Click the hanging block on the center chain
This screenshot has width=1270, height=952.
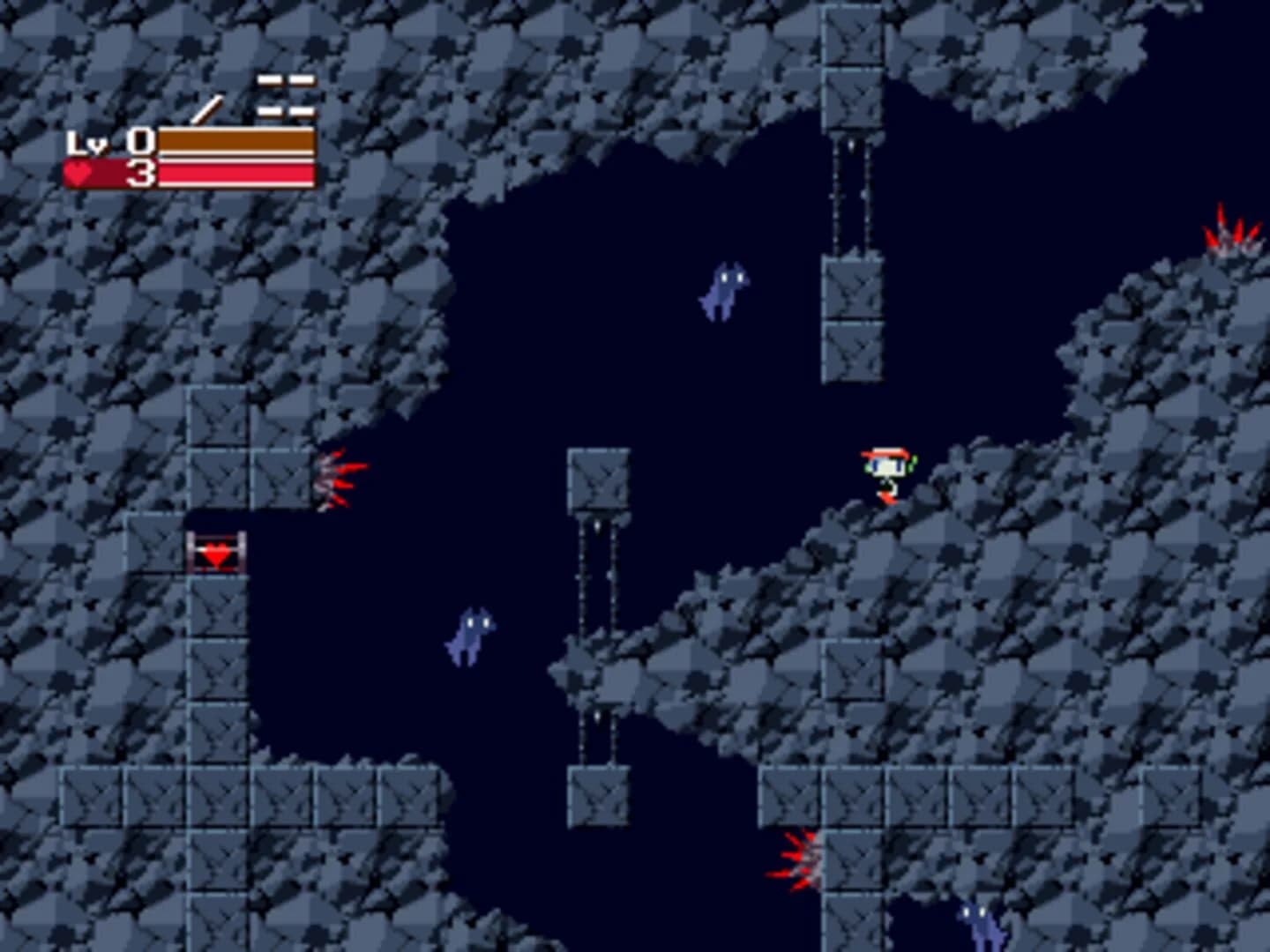598,476
